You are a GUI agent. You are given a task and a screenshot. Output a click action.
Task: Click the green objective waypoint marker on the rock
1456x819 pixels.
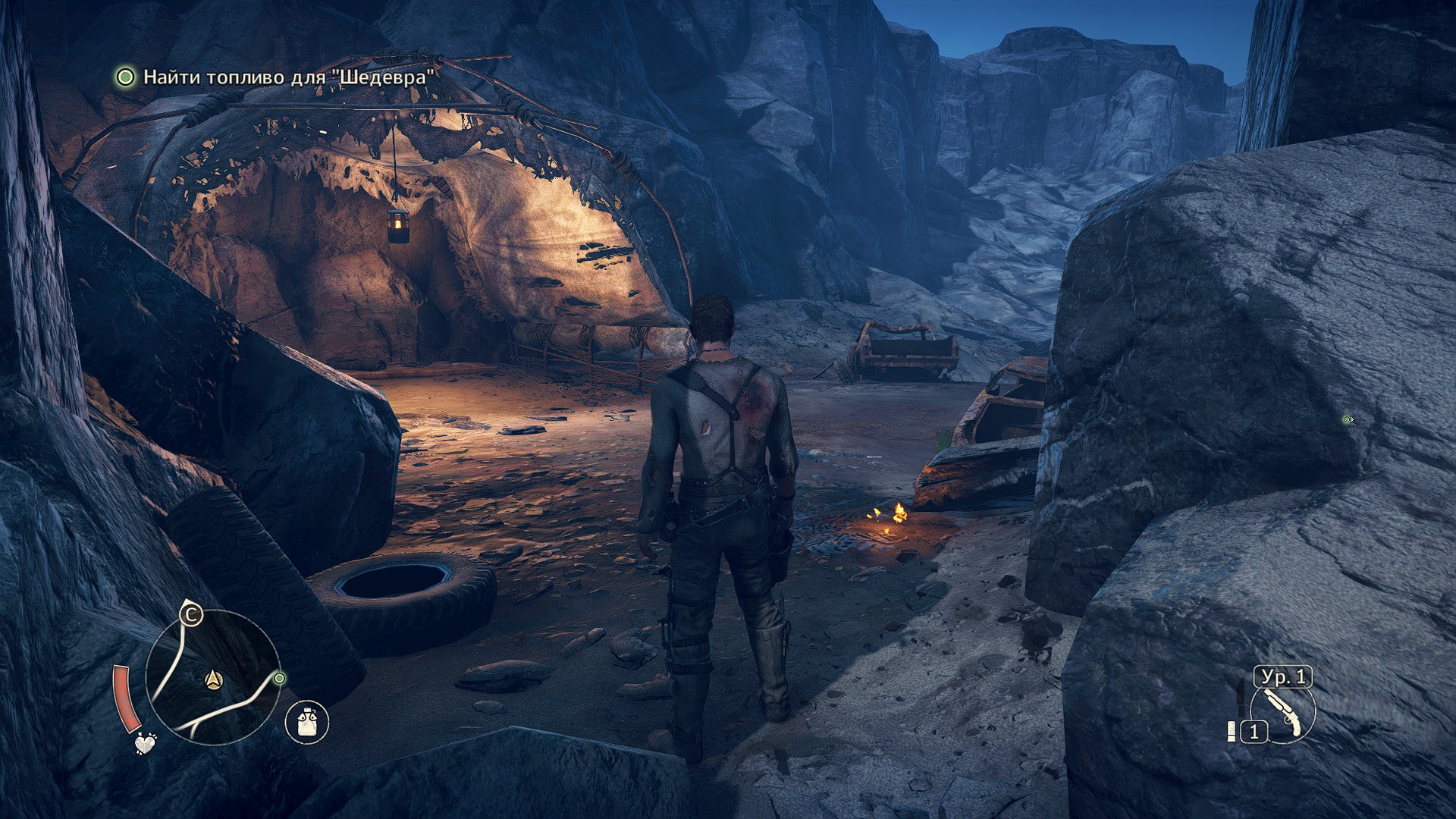click(1348, 419)
